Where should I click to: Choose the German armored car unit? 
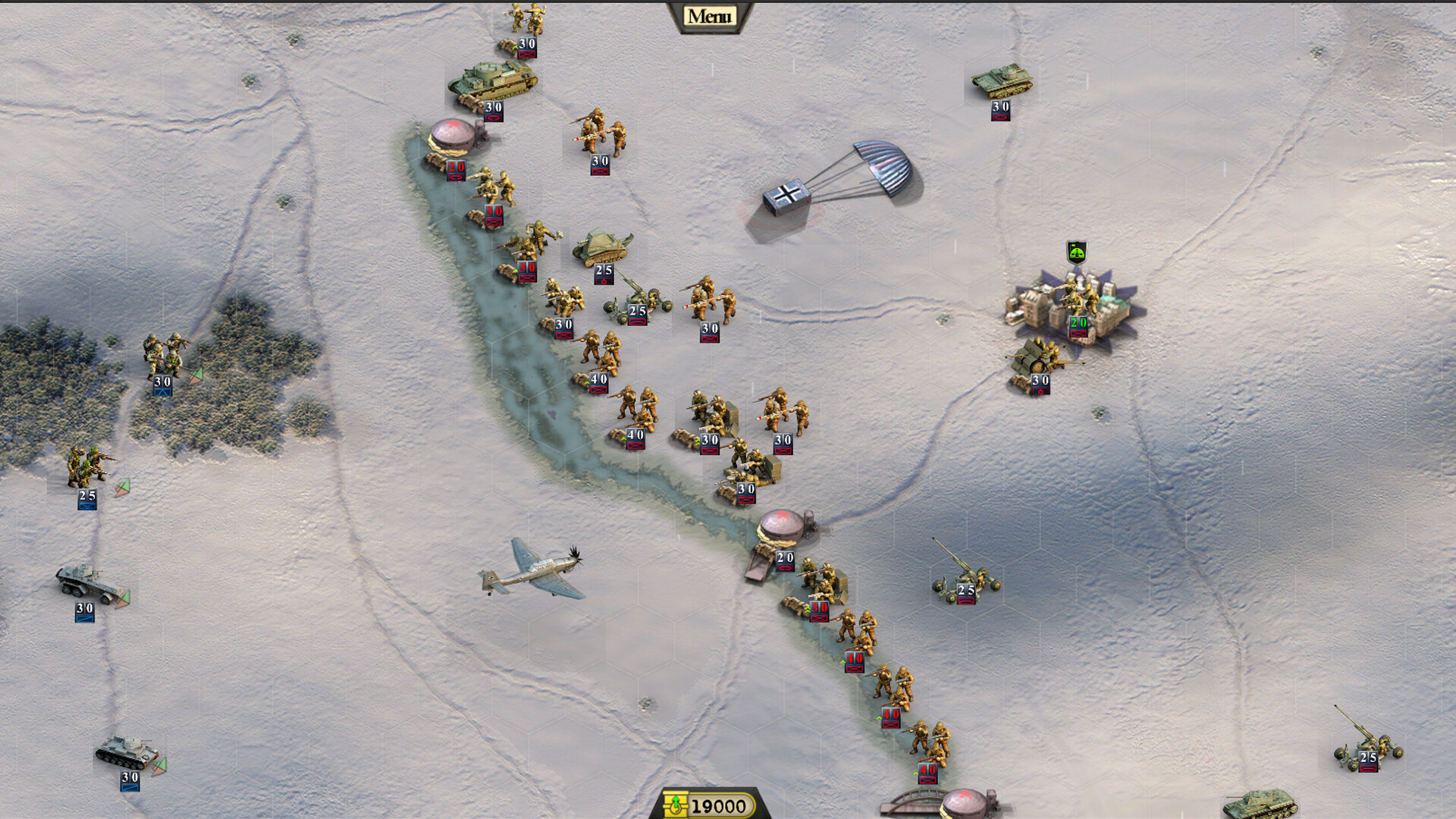click(88, 584)
